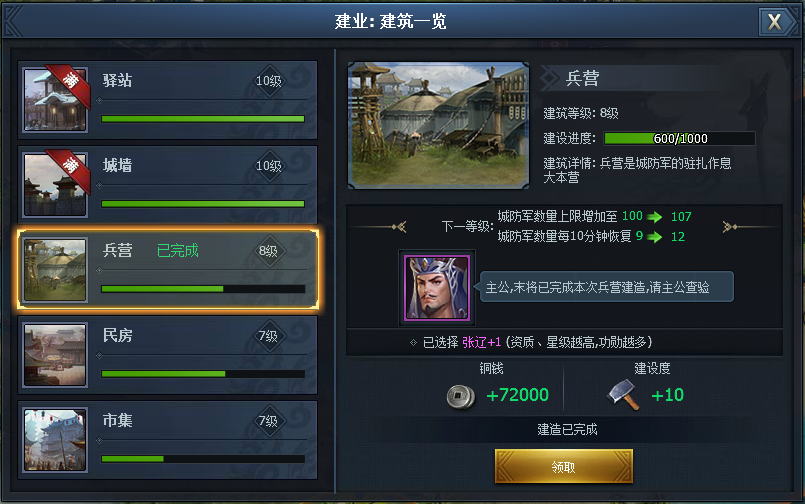Select the 民房 building row
The image size is (805, 504).
point(168,352)
